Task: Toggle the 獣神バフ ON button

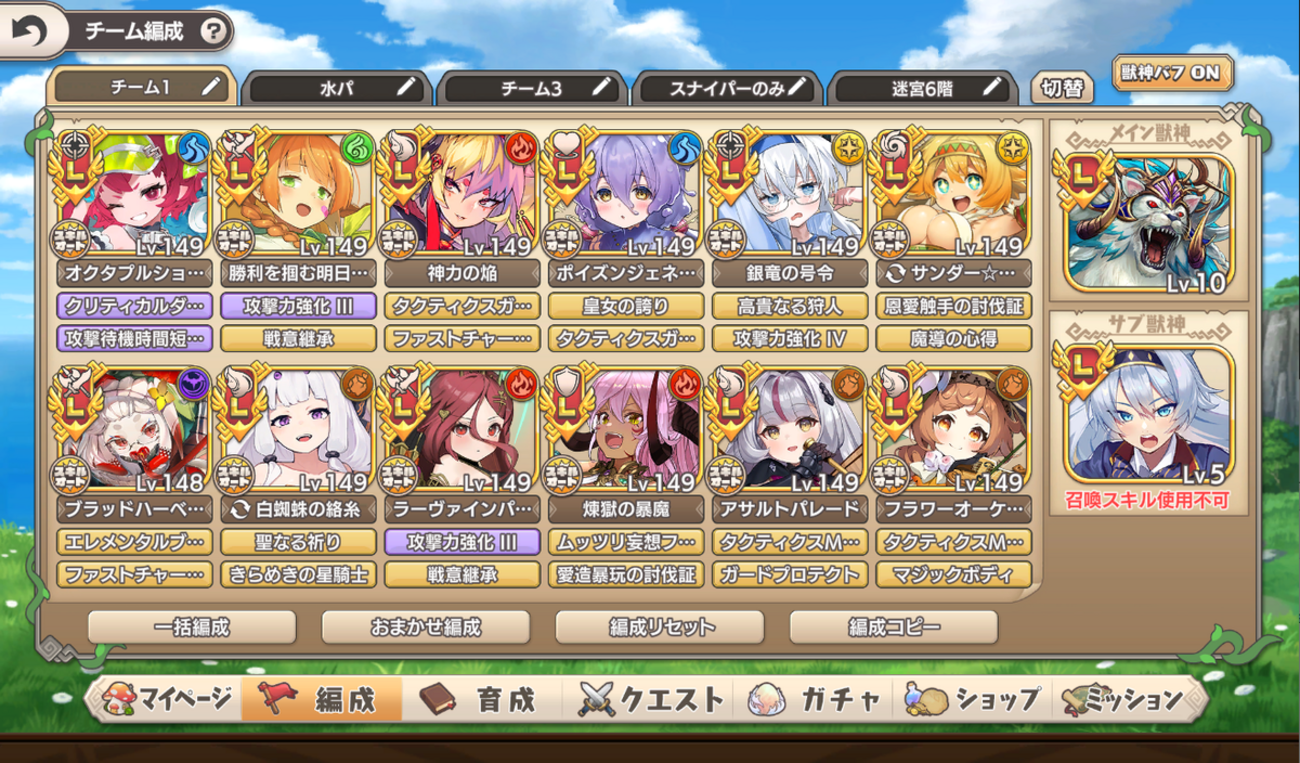Action: (x=1174, y=73)
